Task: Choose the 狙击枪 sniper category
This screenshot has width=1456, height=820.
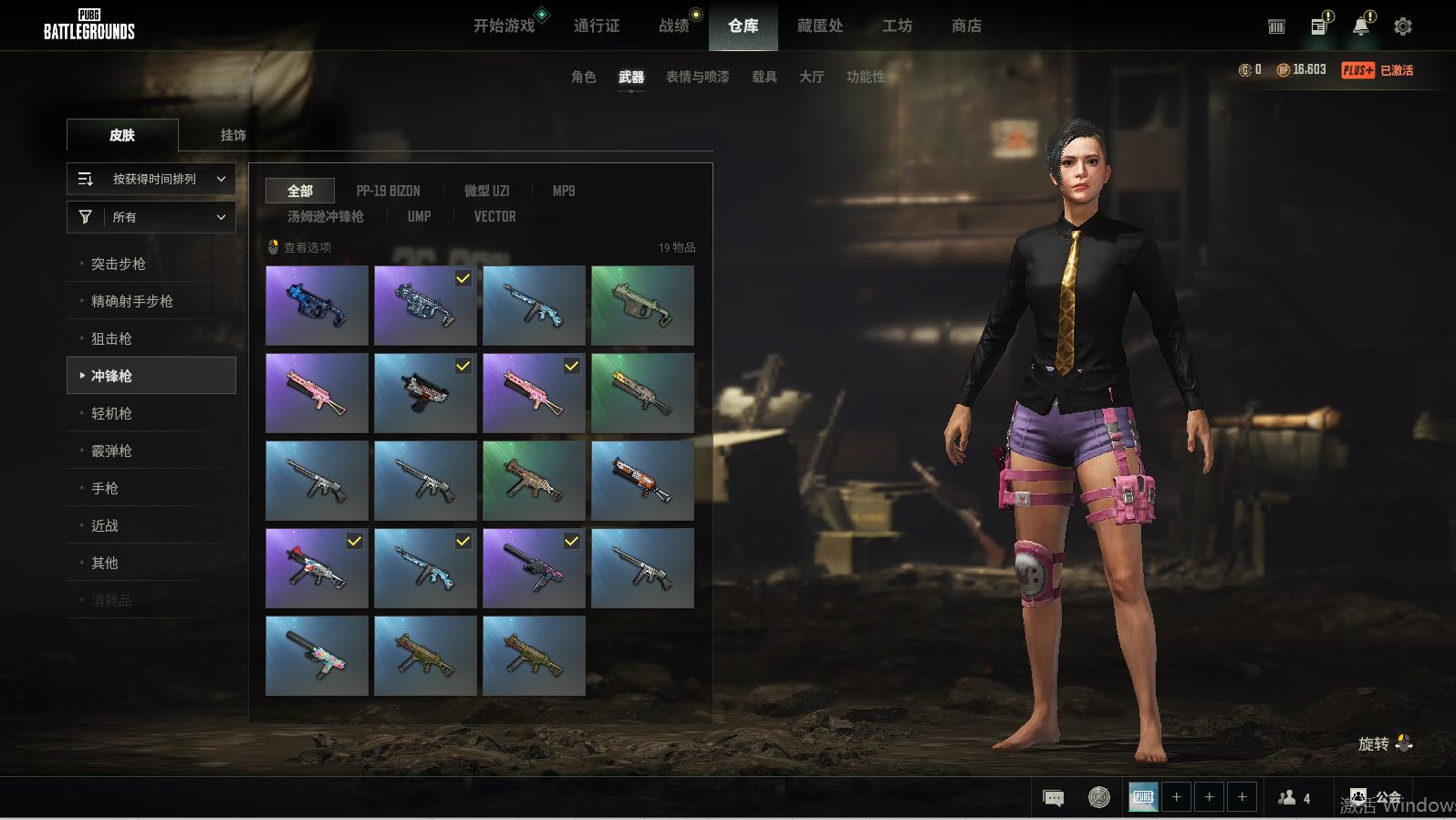Action: pyautogui.click(x=111, y=338)
